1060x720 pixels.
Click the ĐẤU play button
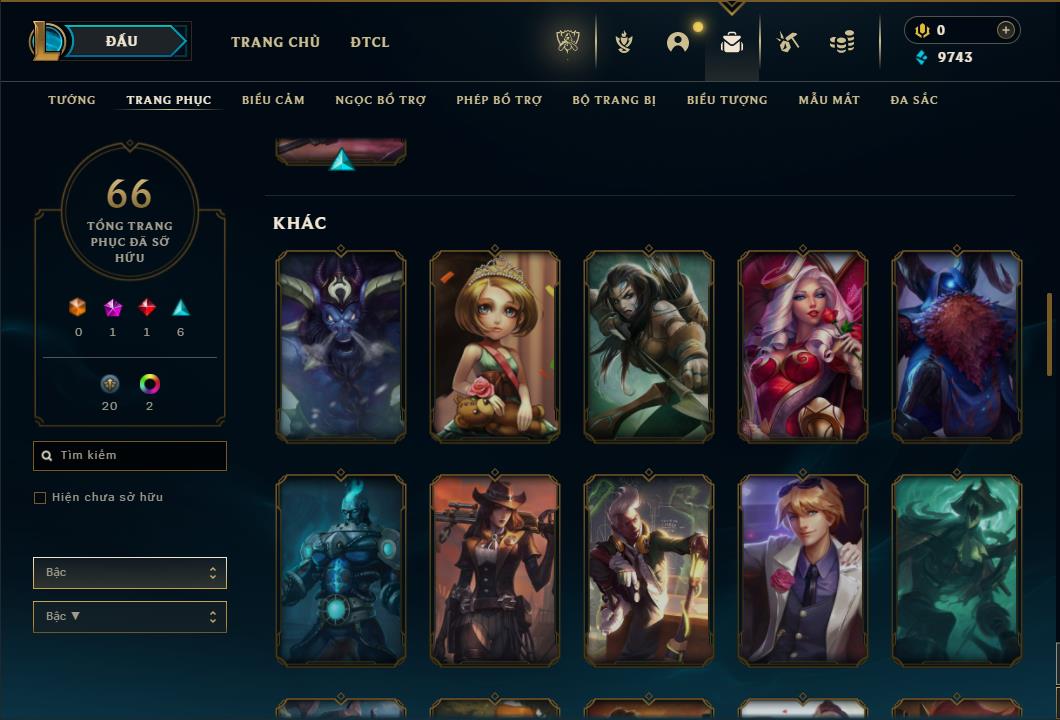122,41
